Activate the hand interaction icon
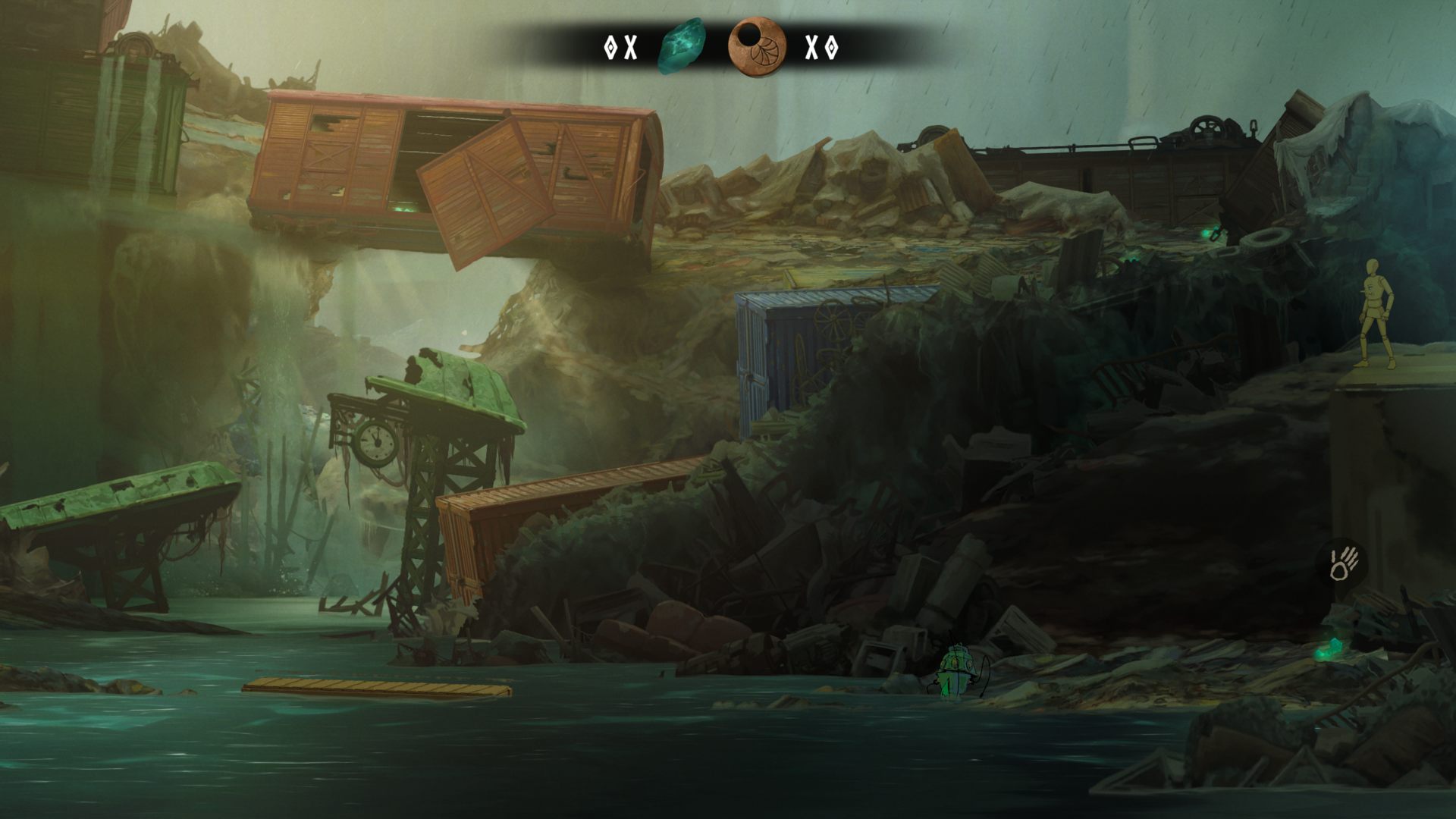Image resolution: width=1456 pixels, height=819 pixels. point(1345,563)
